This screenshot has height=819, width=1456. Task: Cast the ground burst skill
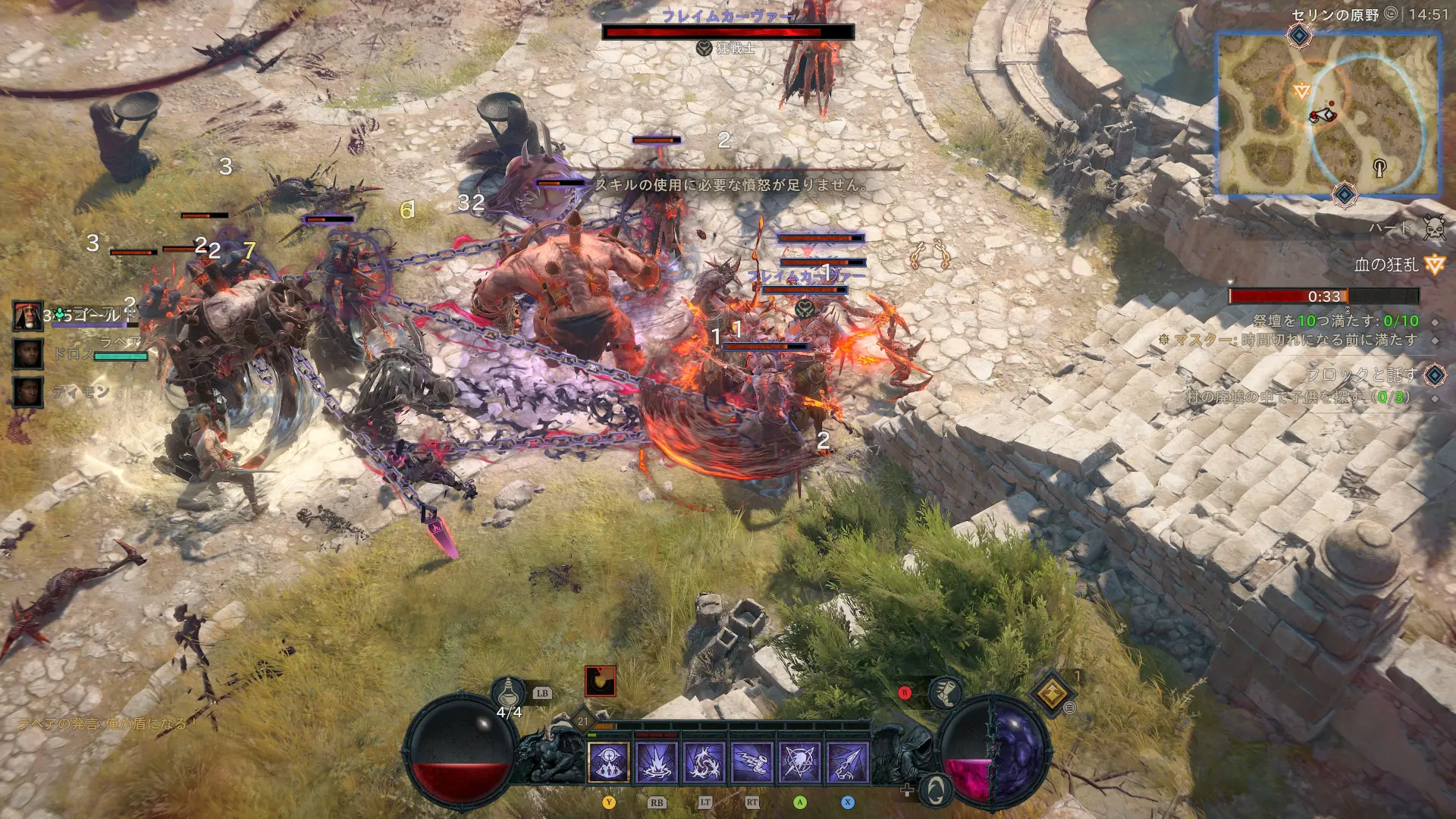pyautogui.click(x=656, y=762)
